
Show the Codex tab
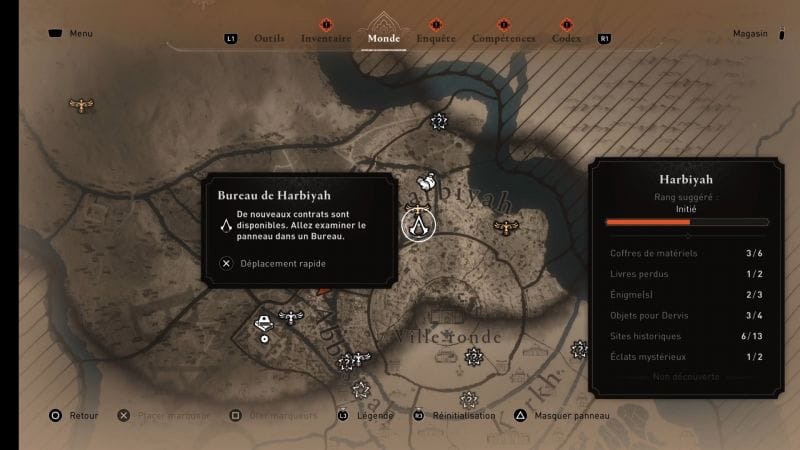567,39
